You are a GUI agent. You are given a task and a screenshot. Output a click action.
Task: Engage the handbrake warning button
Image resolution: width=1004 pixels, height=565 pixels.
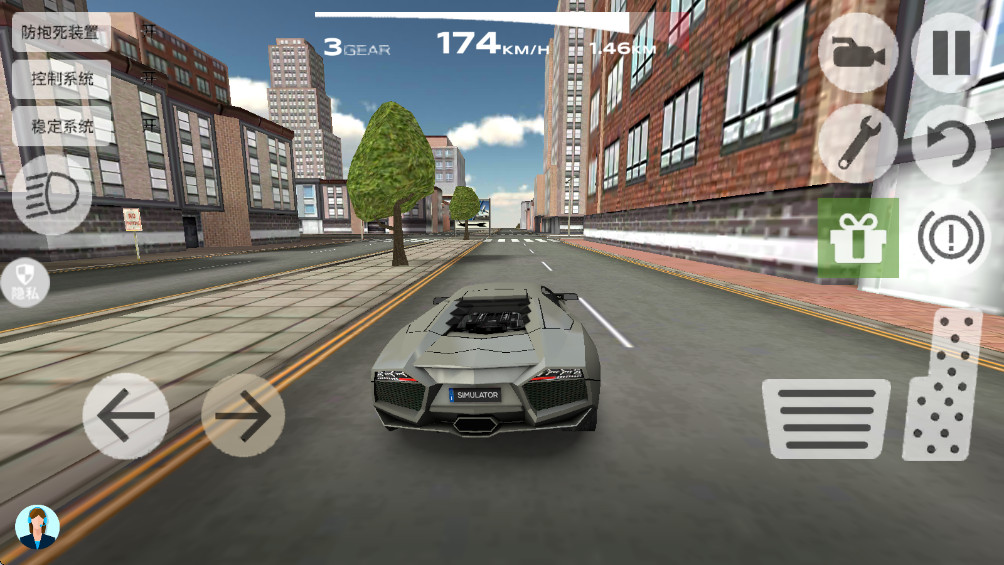point(950,238)
